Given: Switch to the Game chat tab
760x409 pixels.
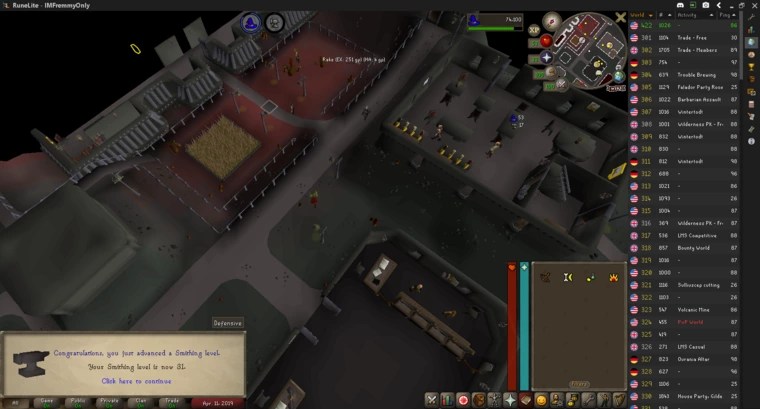Looking at the screenshot, I should tap(45, 401).
